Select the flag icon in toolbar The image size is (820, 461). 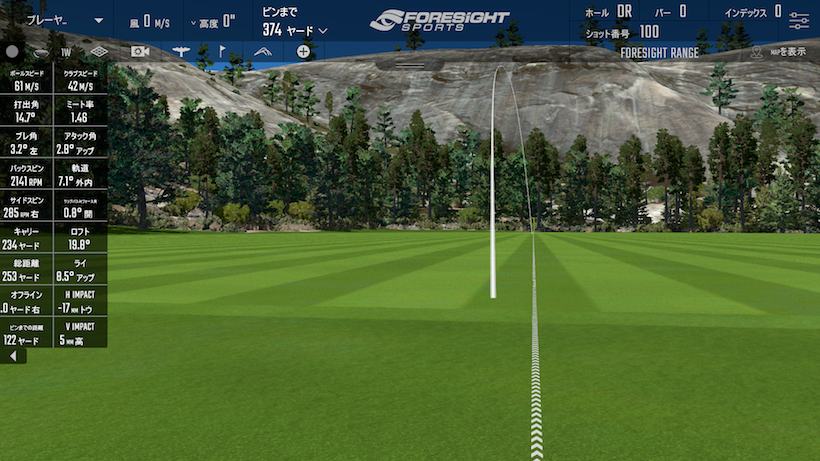pos(222,51)
